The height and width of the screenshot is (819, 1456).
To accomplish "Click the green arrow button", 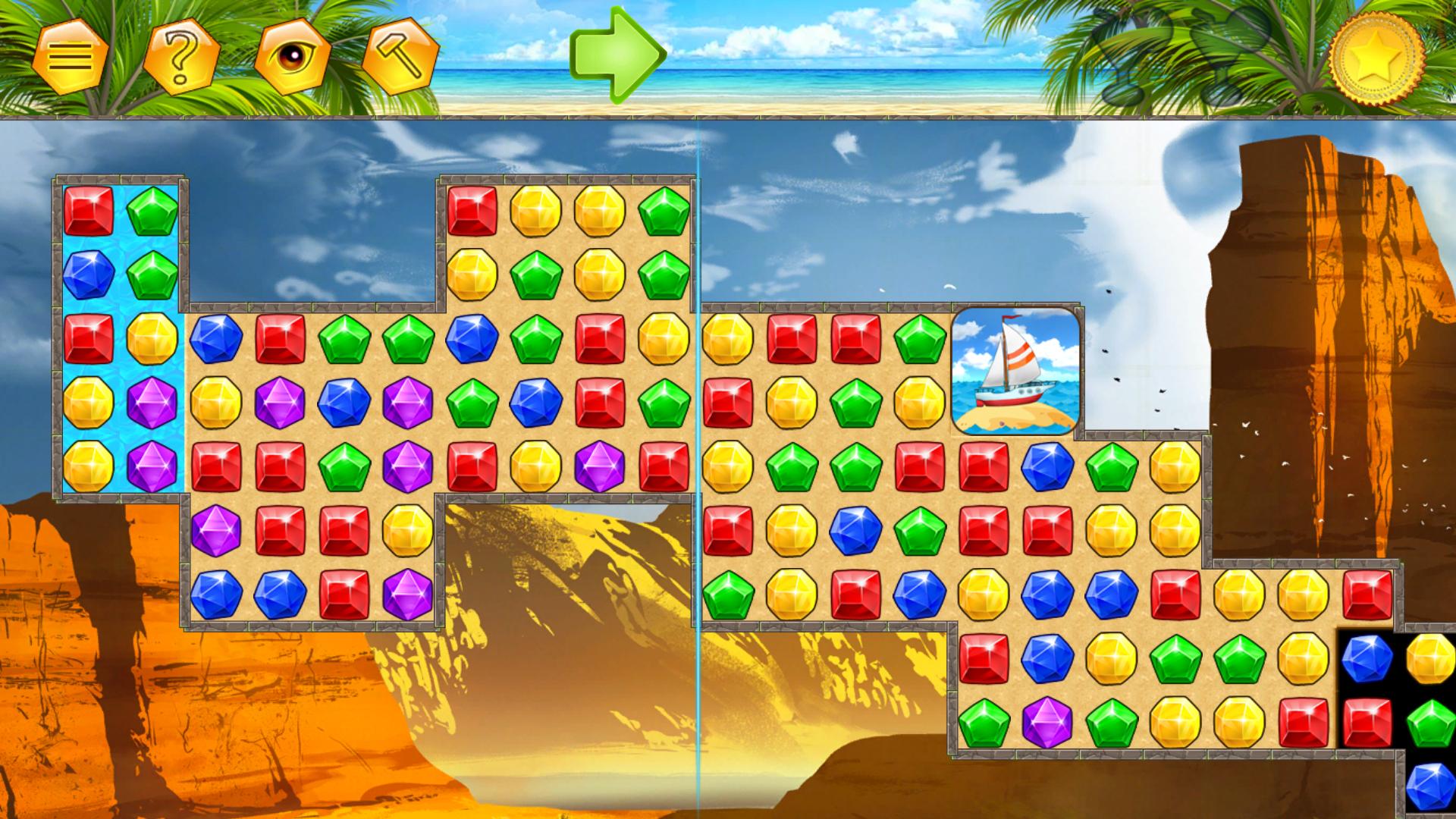I will (617, 53).
